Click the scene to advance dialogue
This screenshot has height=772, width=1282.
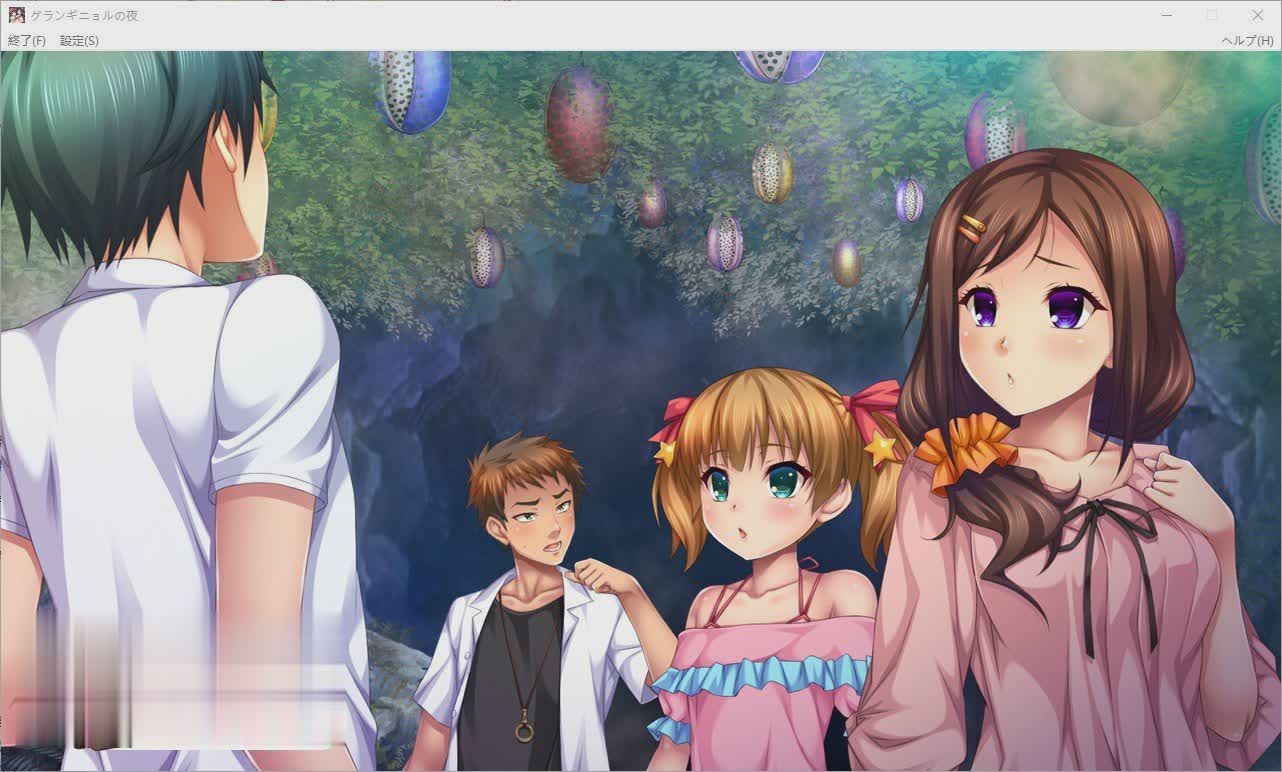coord(640,400)
